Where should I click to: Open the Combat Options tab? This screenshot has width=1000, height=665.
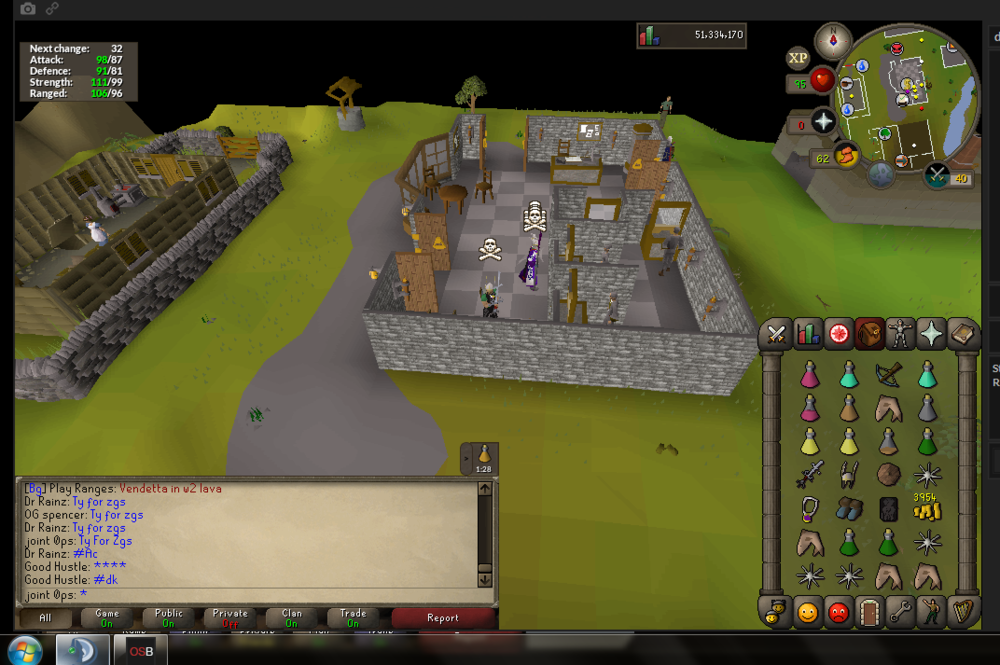(775, 335)
